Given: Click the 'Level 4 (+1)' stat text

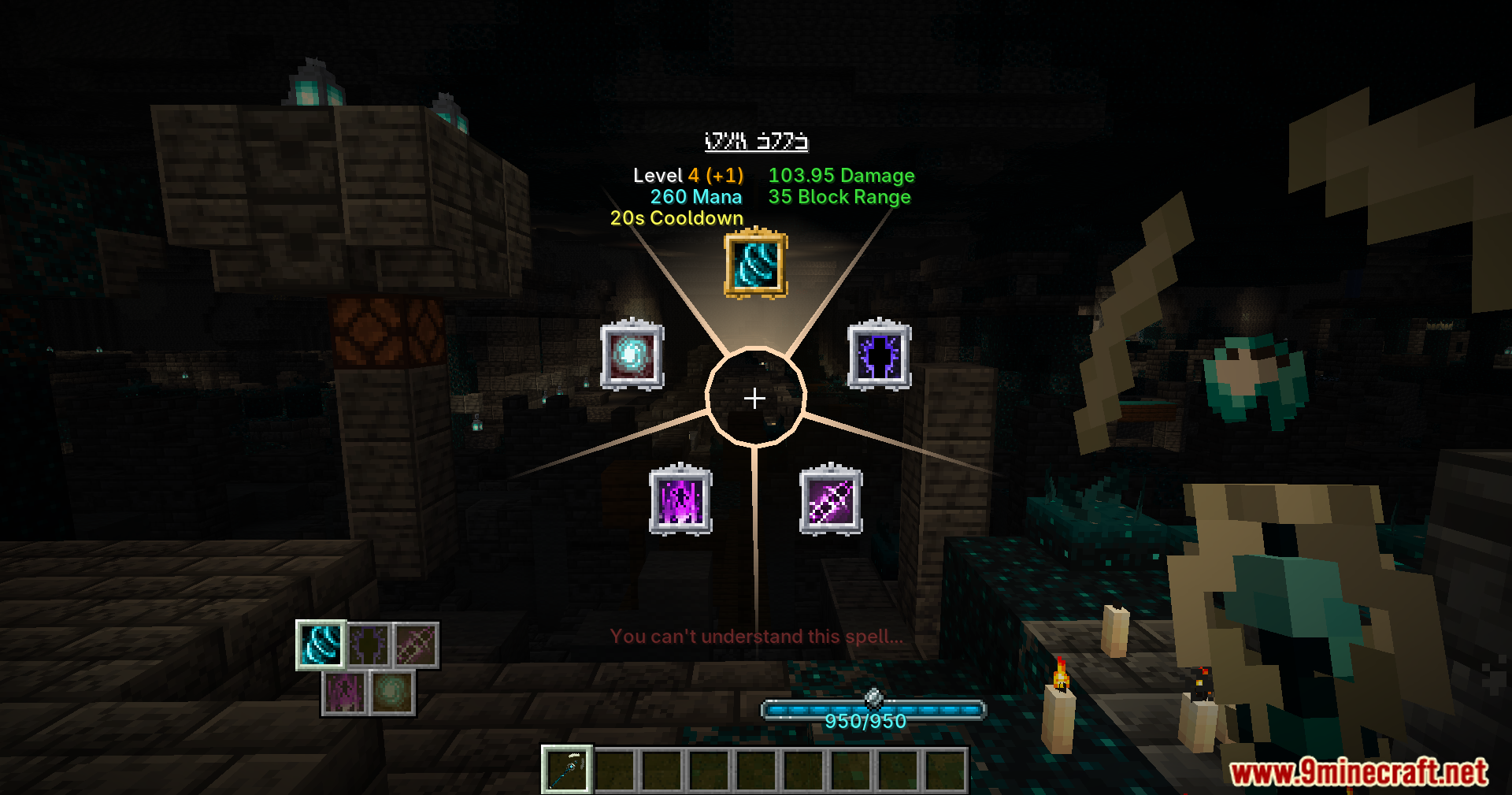Looking at the screenshot, I should tap(687, 176).
